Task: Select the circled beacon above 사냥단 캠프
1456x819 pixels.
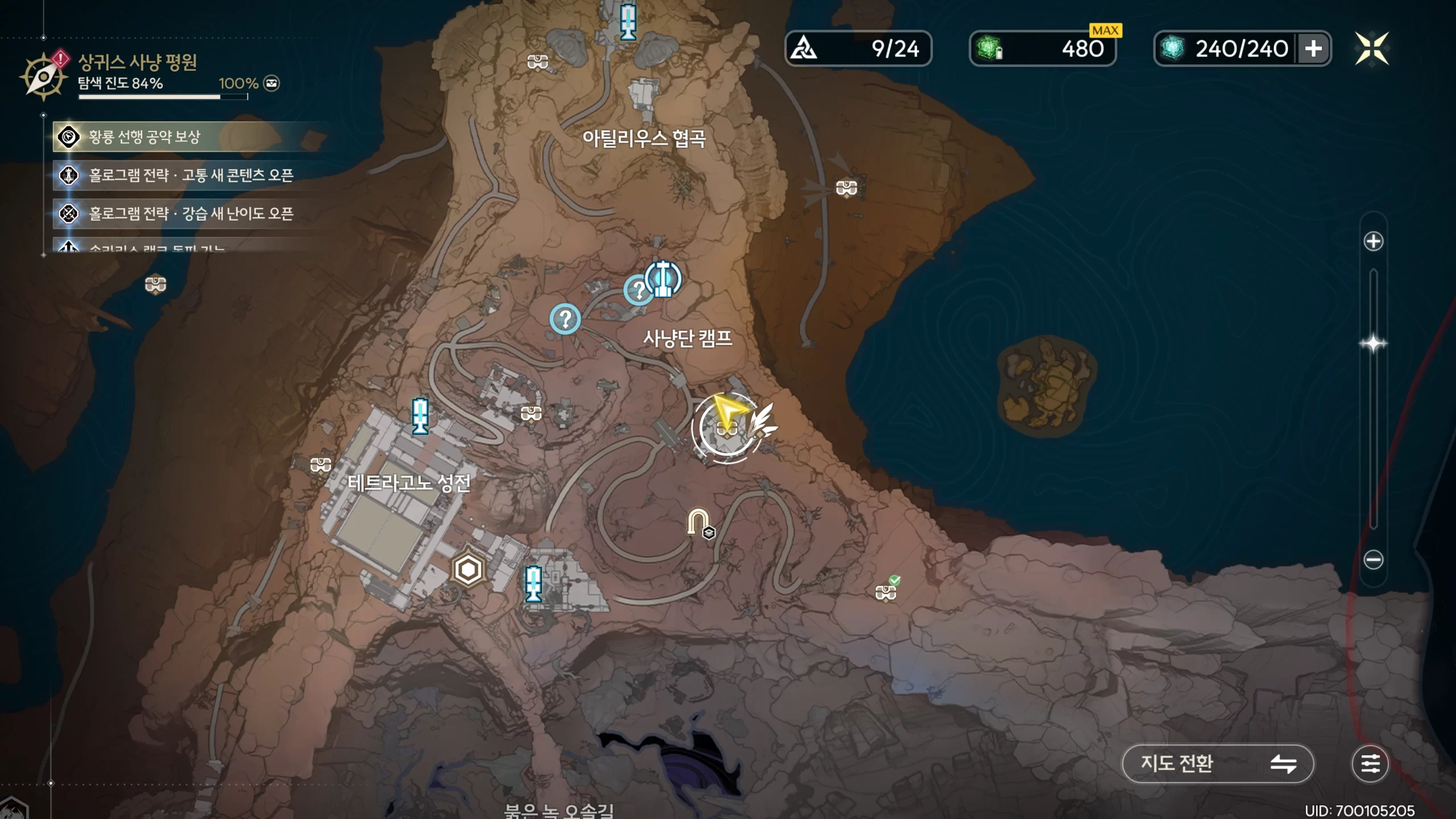Action: tap(663, 279)
